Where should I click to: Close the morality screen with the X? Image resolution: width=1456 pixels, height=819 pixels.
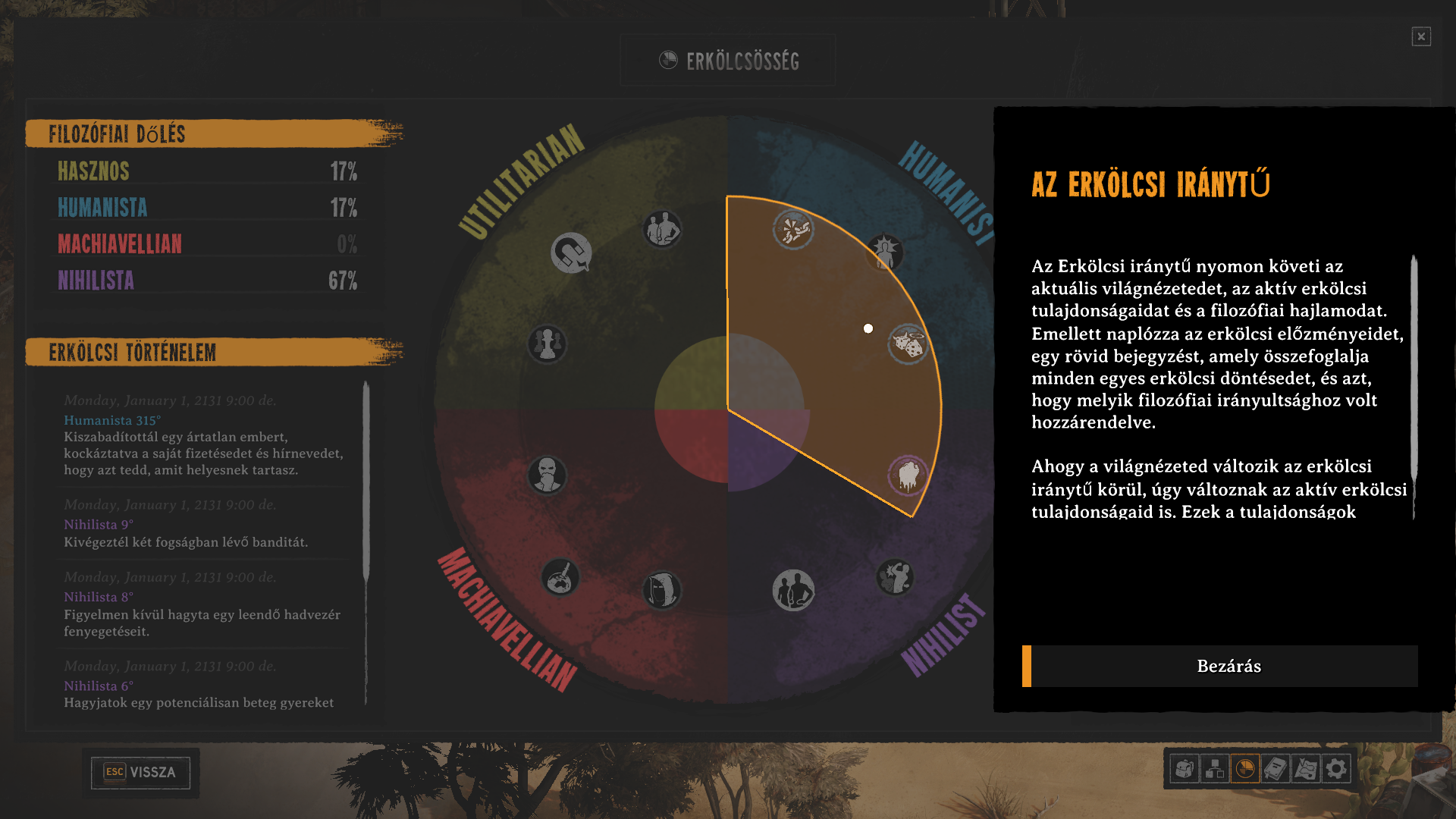pos(1421,36)
